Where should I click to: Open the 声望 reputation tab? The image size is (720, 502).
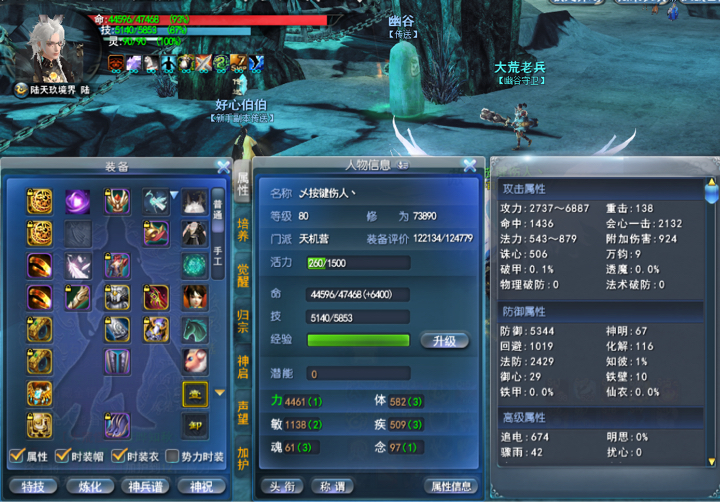click(243, 412)
